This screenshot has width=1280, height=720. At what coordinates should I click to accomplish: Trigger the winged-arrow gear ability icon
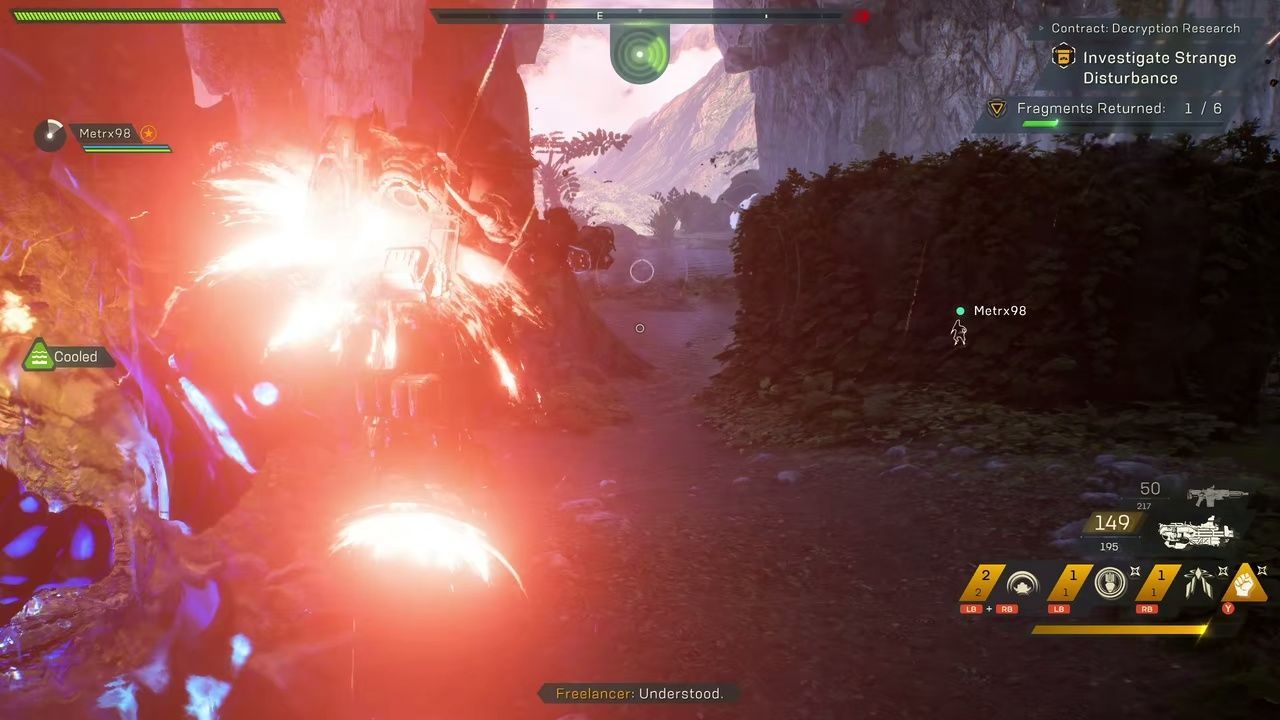(1198, 583)
